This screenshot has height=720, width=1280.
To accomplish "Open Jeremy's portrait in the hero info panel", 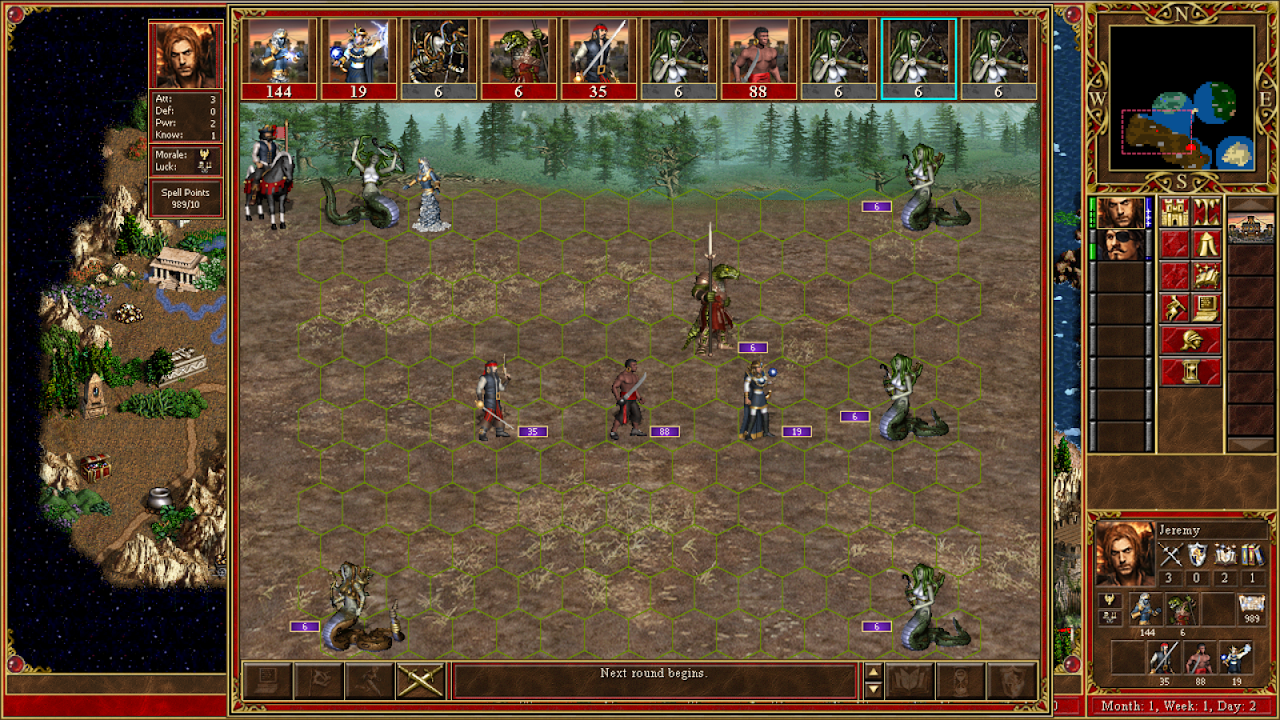I will click(1121, 555).
